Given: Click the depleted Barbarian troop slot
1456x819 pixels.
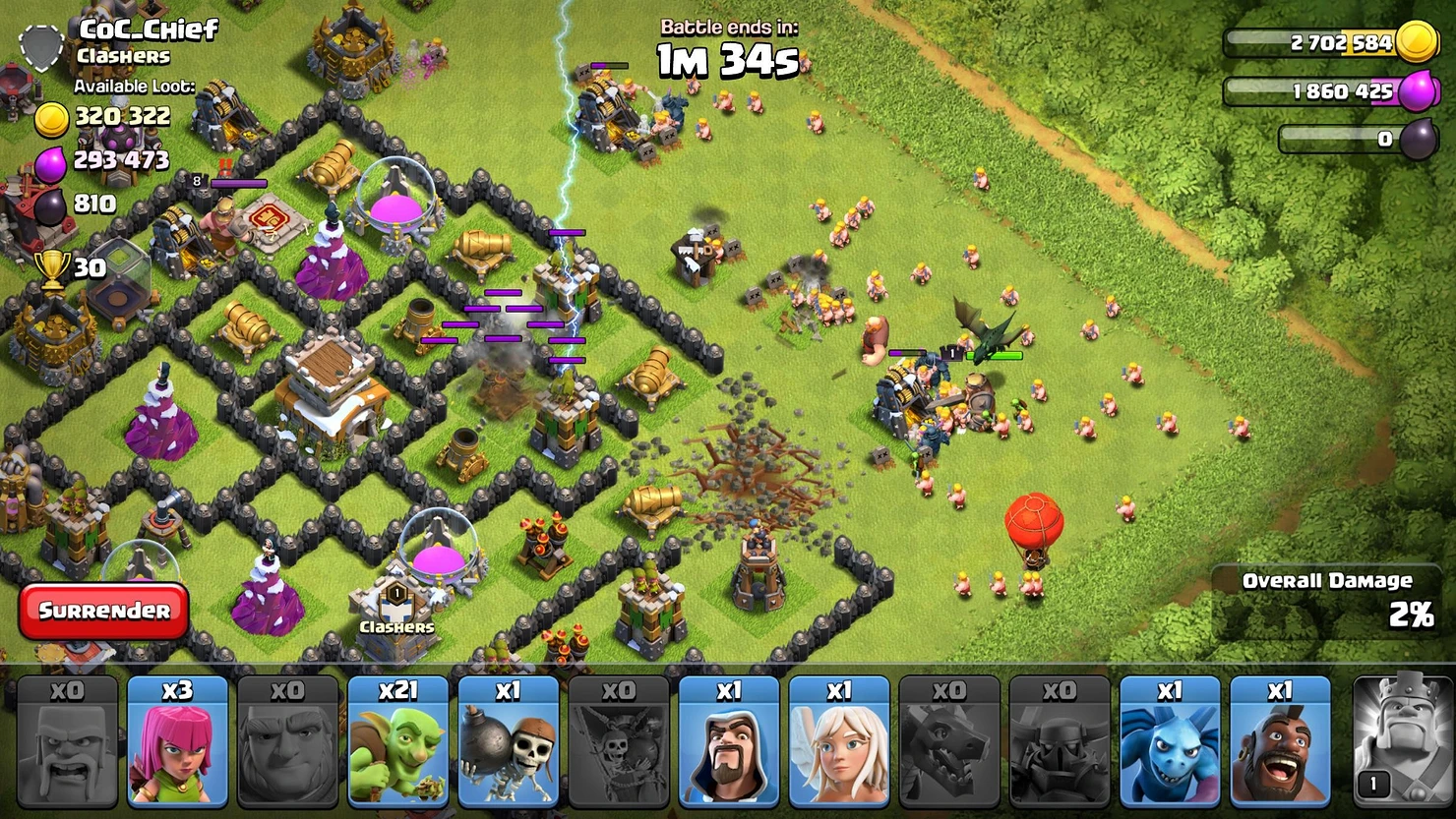Looking at the screenshot, I should tap(67, 742).
